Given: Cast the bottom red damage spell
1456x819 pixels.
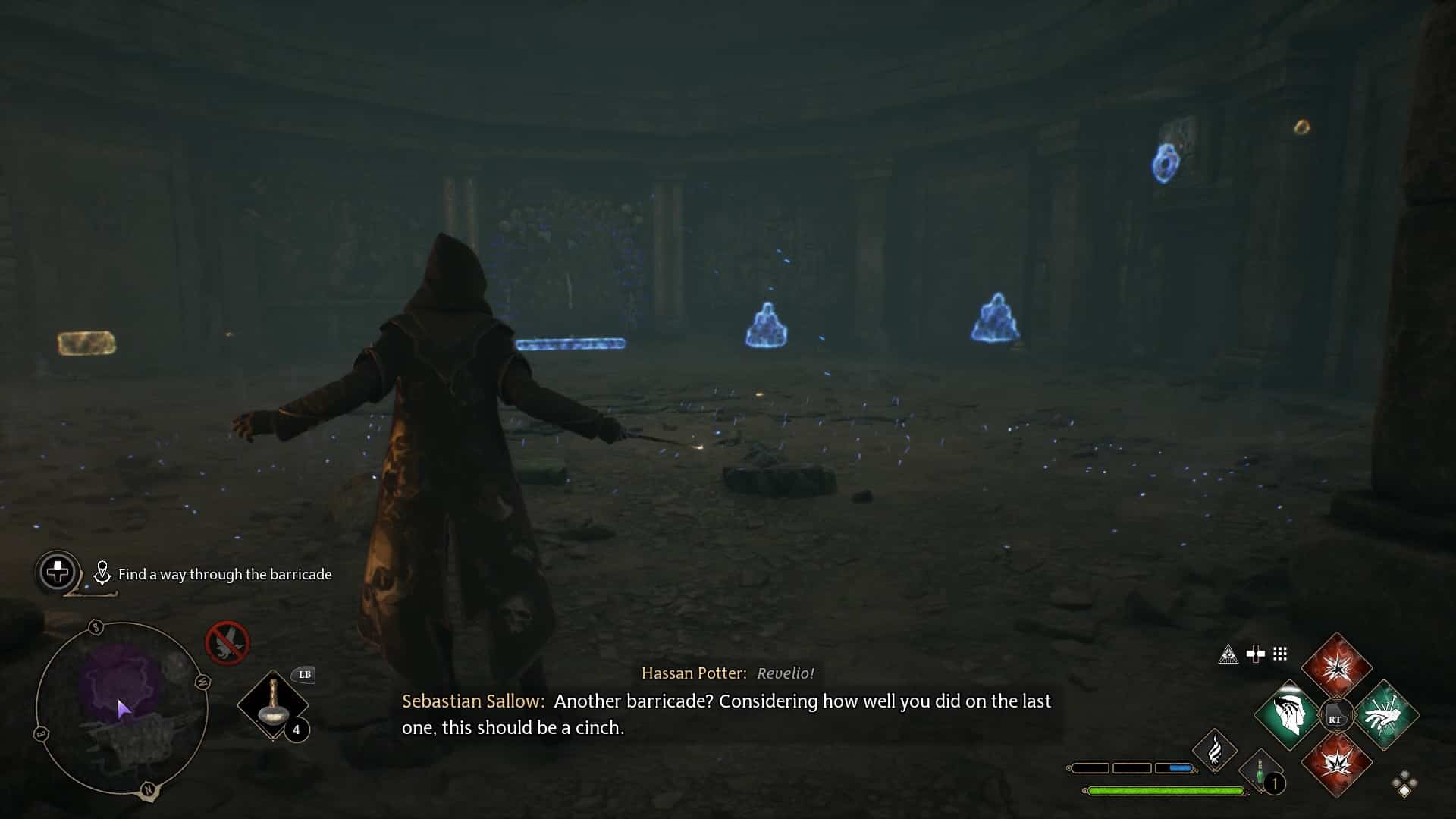Looking at the screenshot, I should point(1337,762).
